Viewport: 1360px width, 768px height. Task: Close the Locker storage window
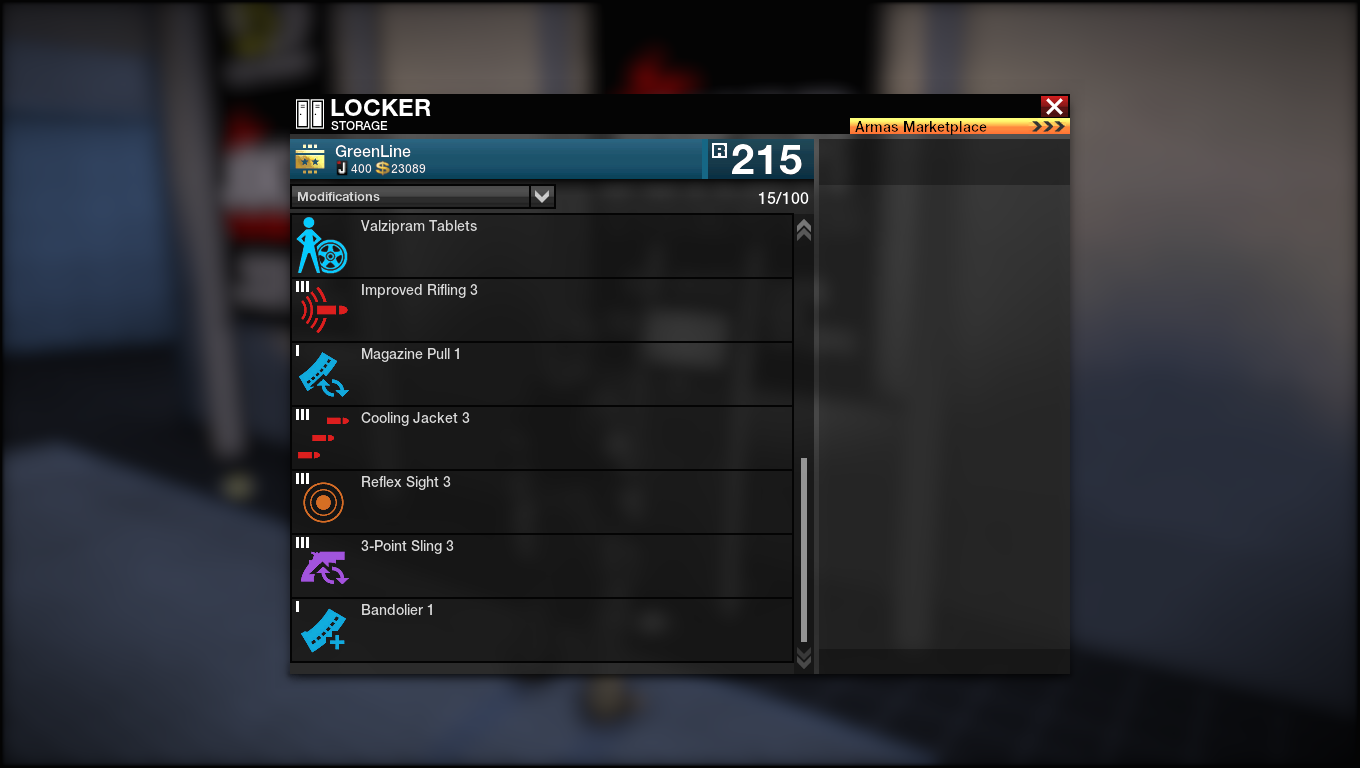pyautogui.click(x=1054, y=106)
